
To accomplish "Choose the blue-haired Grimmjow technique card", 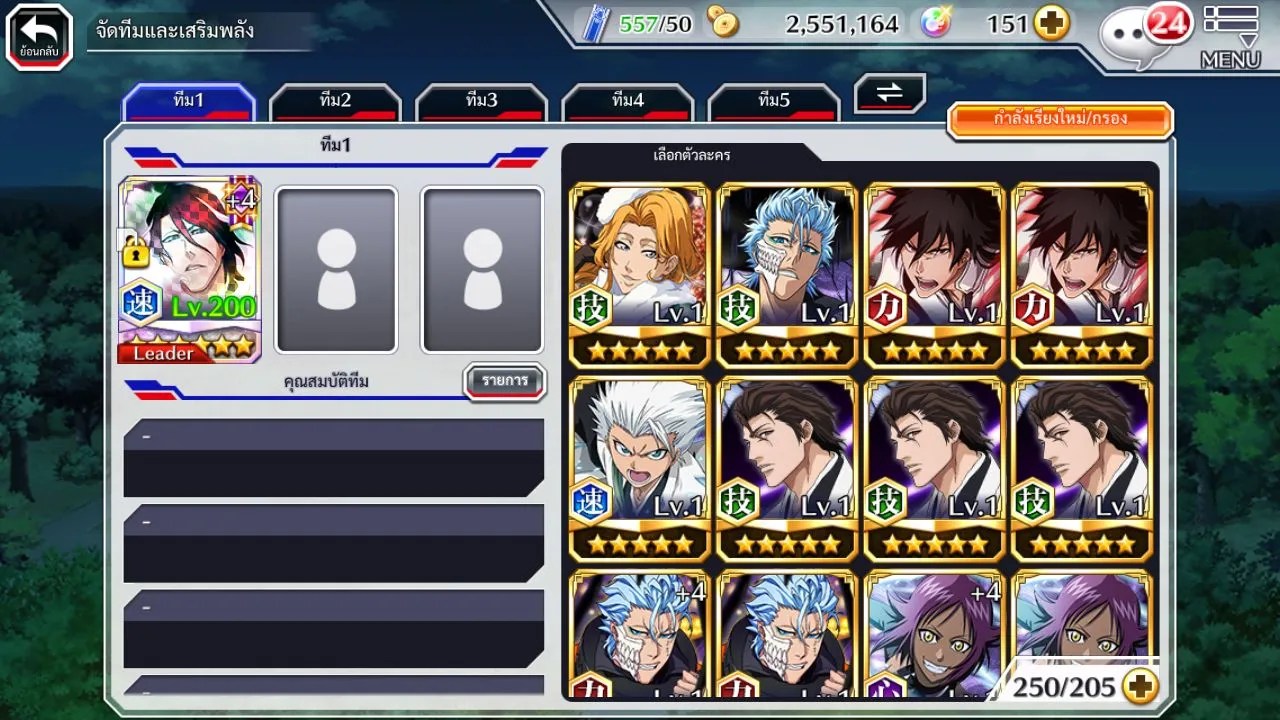I will (787, 274).
